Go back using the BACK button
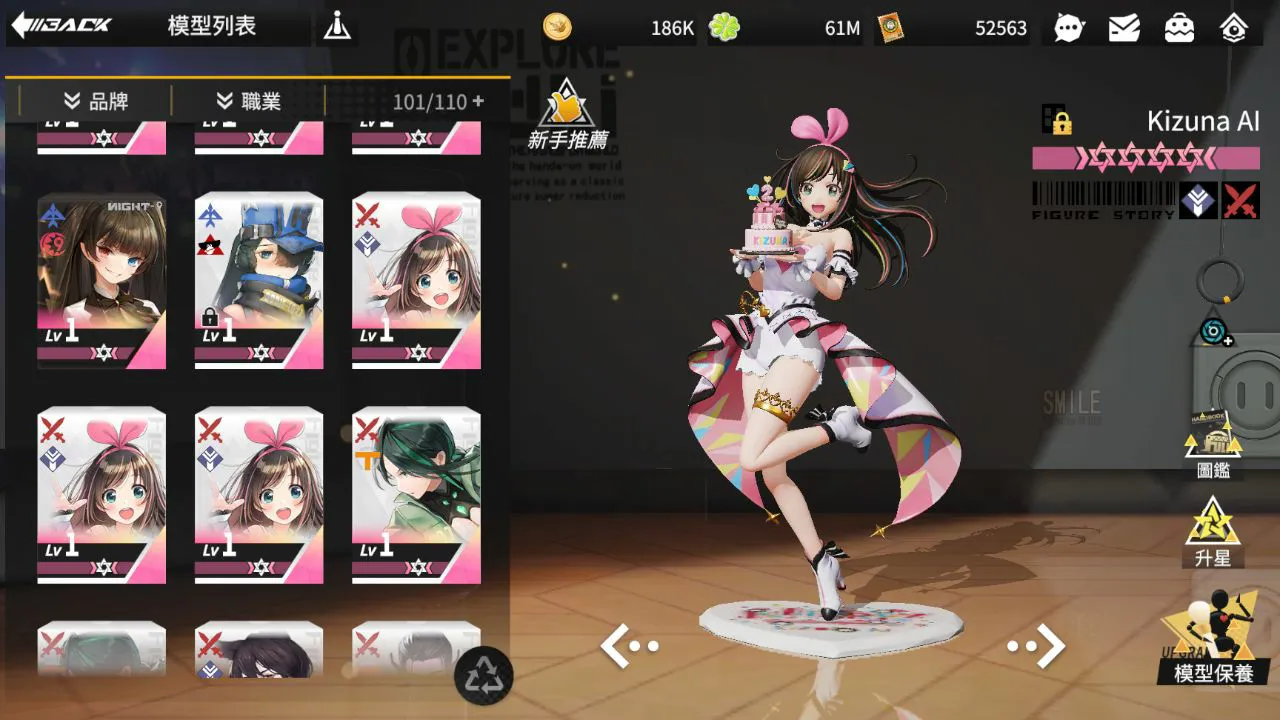Screen dimensions: 1280x720 point(62,25)
